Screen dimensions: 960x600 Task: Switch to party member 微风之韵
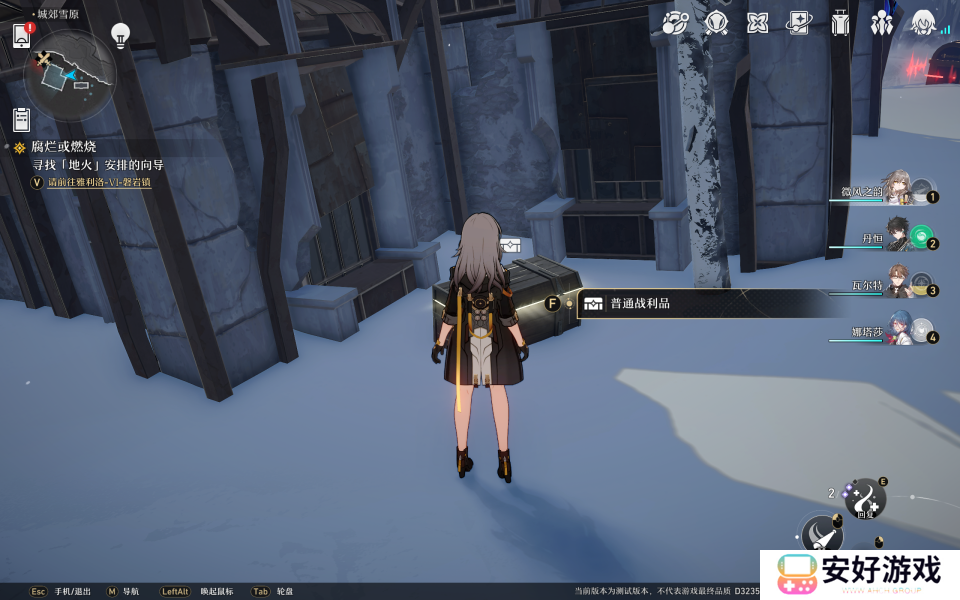(x=896, y=189)
